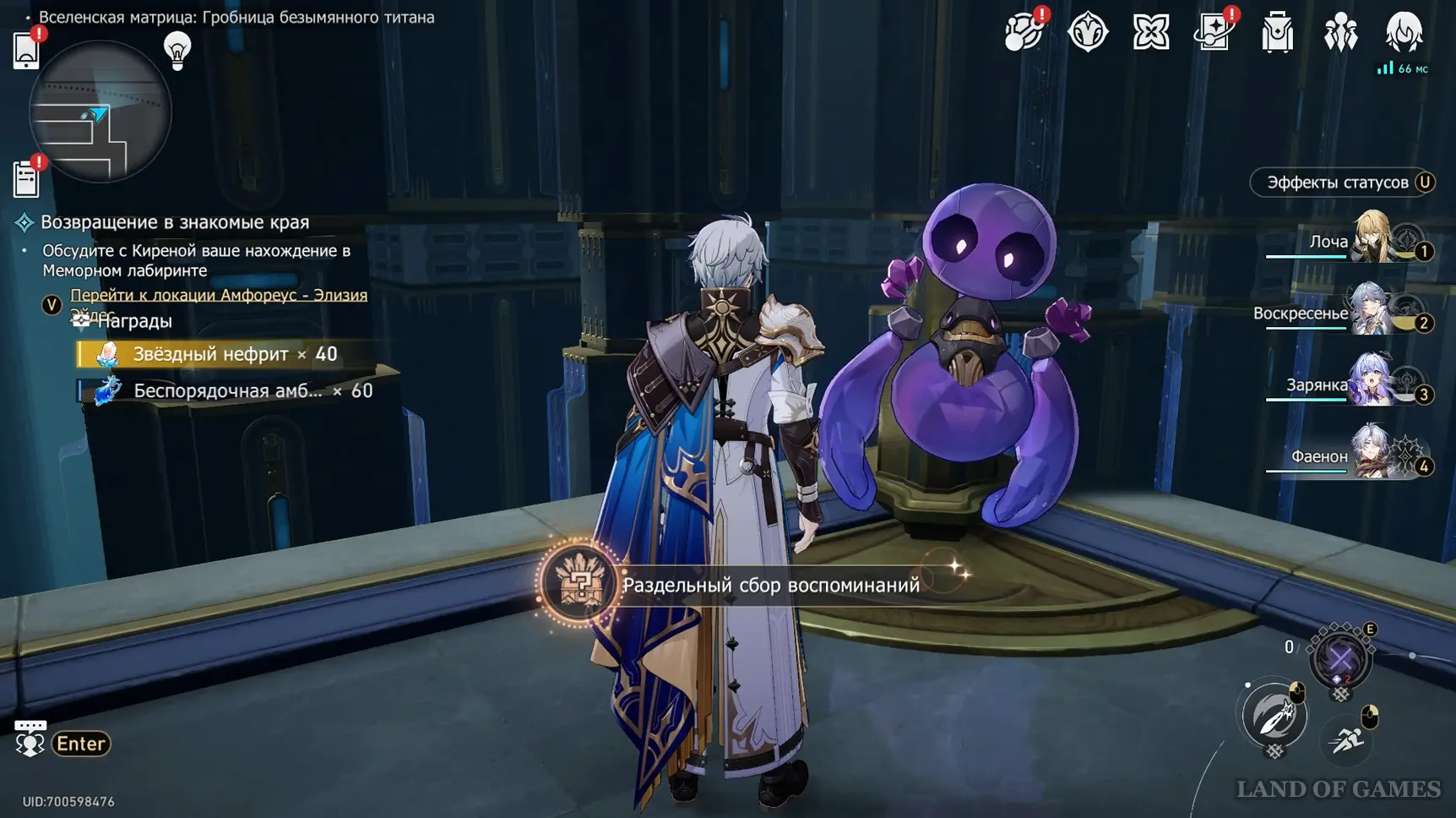
Task: Open the chat box icon
Action: 30,739
